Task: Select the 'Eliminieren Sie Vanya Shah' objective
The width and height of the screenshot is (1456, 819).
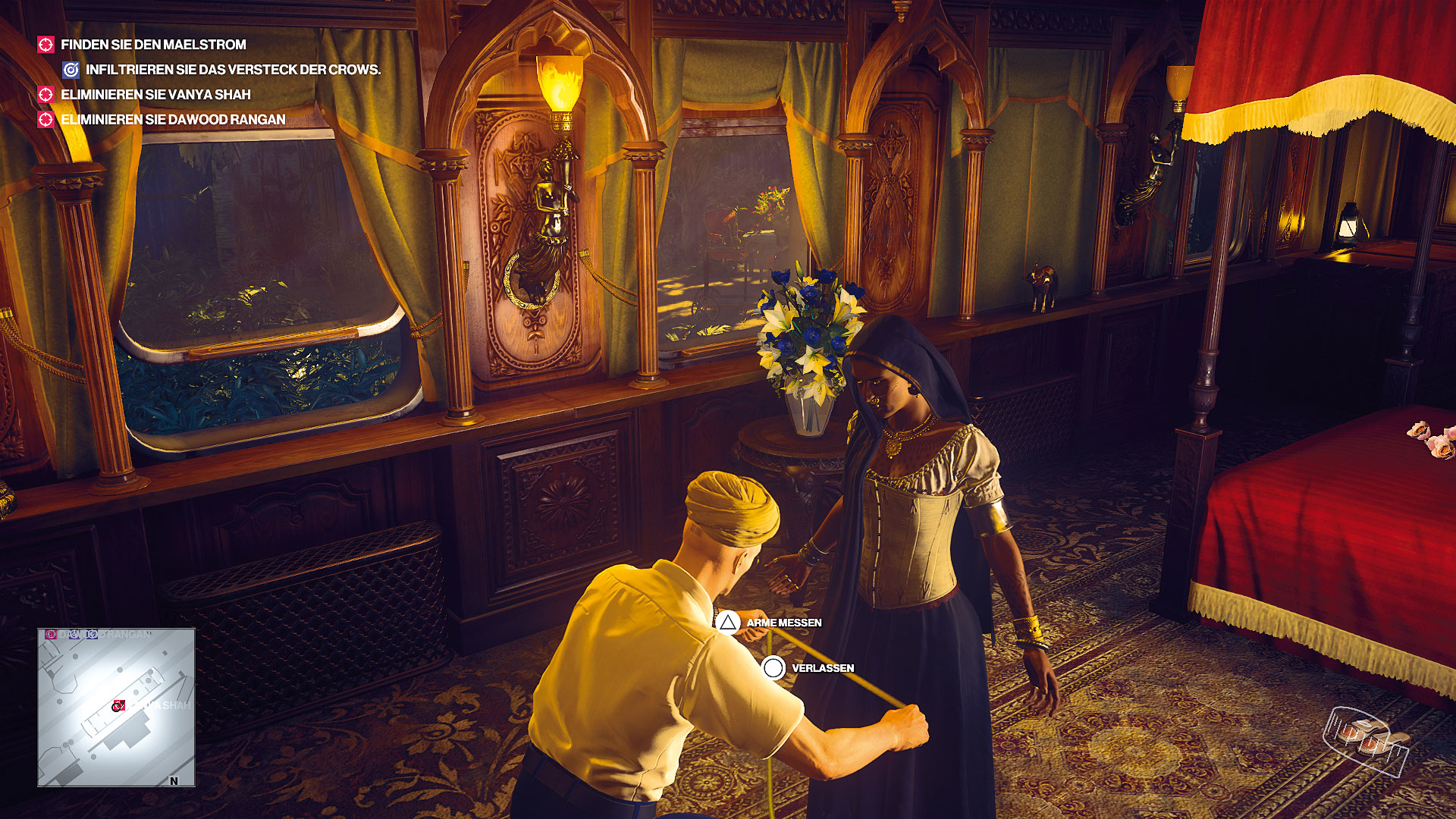Action: tap(155, 95)
